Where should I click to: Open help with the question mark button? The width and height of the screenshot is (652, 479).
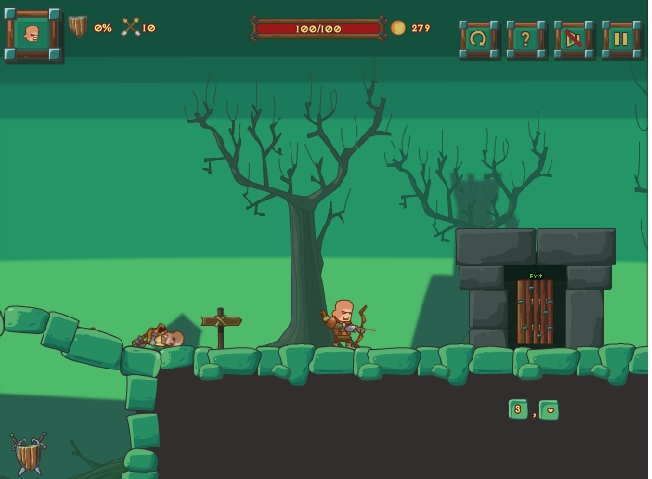(x=525, y=39)
